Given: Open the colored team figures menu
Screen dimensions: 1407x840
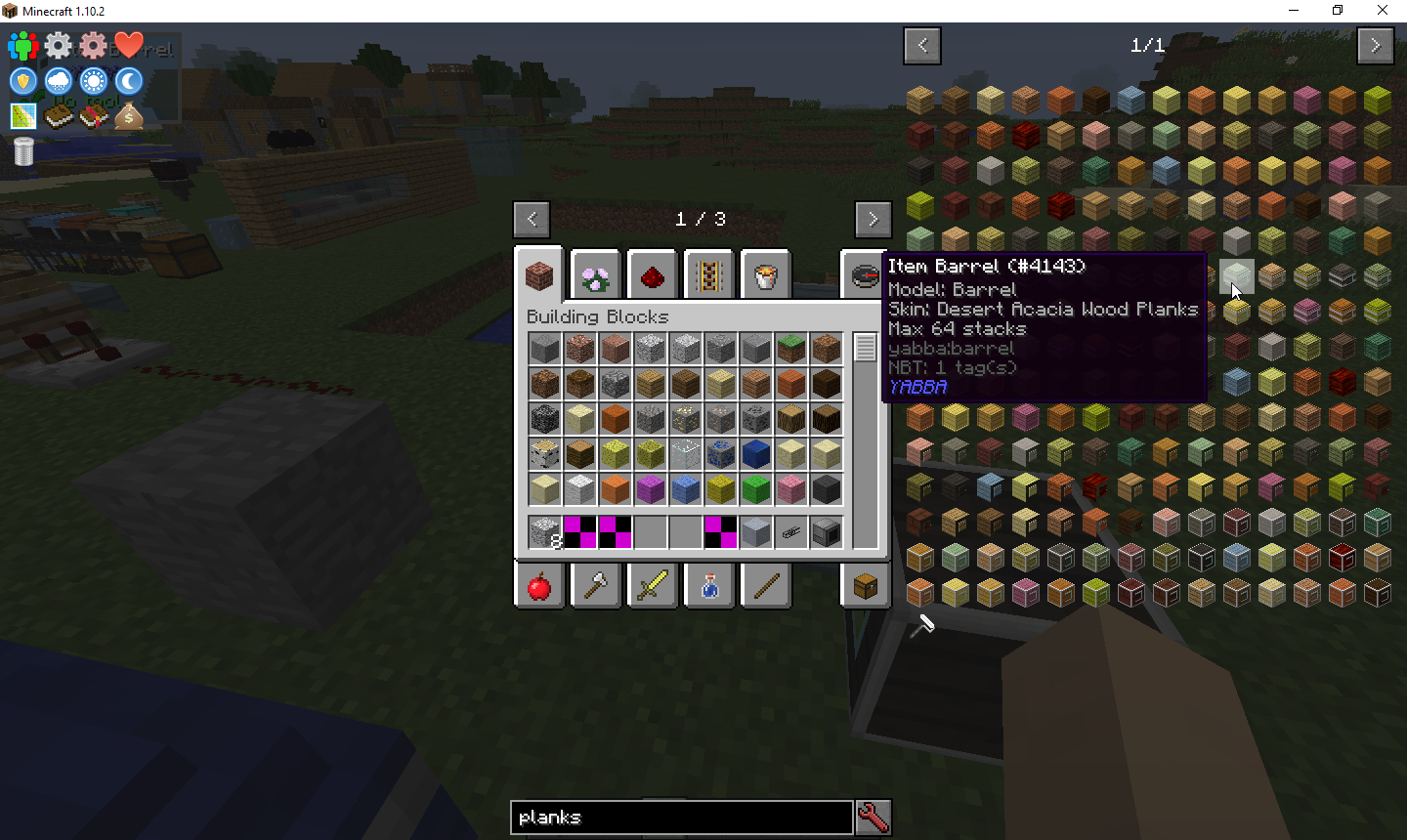Looking at the screenshot, I should point(23,46).
